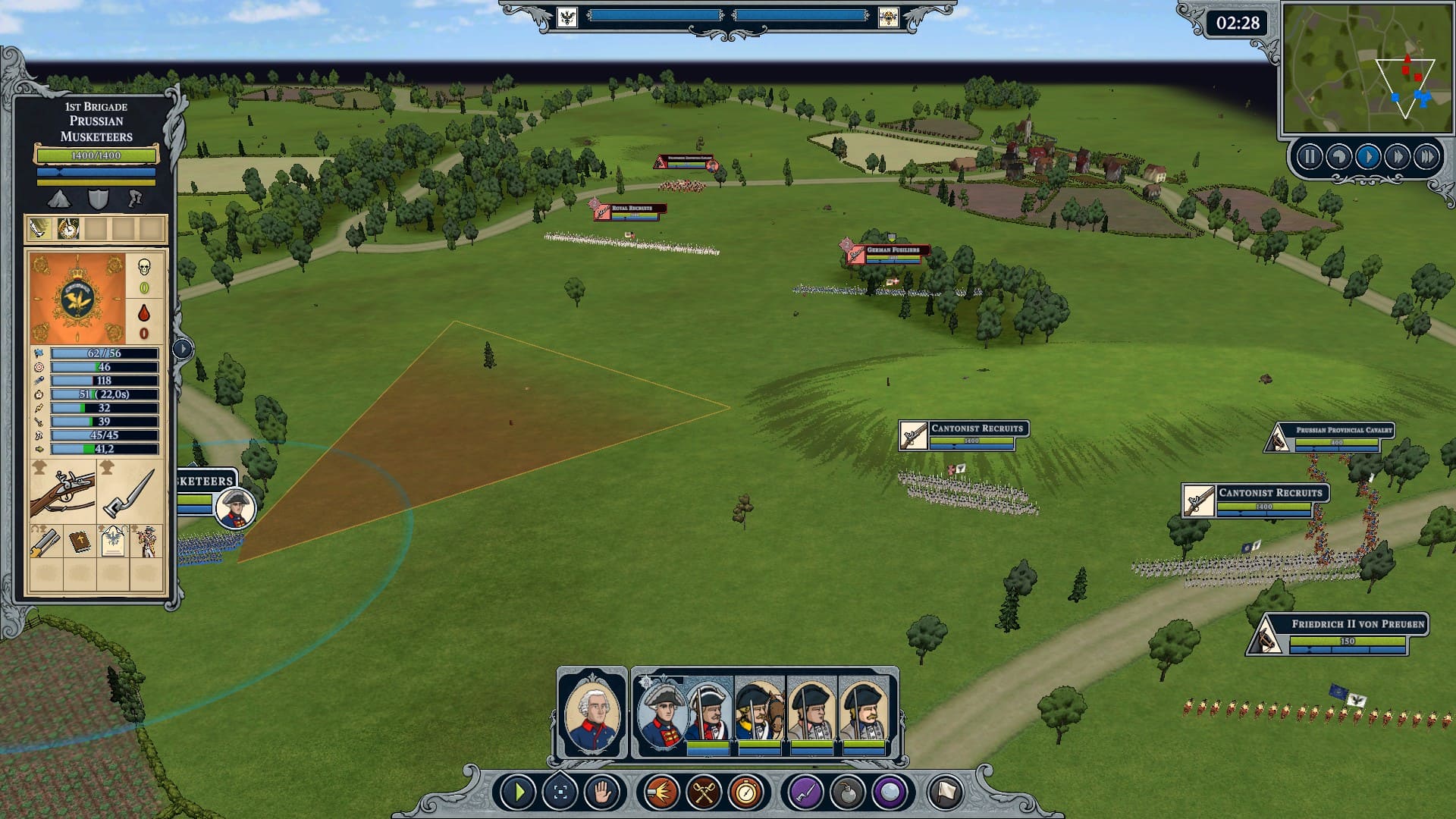
Task: Pause the battle with the pause button
Action: click(x=1310, y=157)
